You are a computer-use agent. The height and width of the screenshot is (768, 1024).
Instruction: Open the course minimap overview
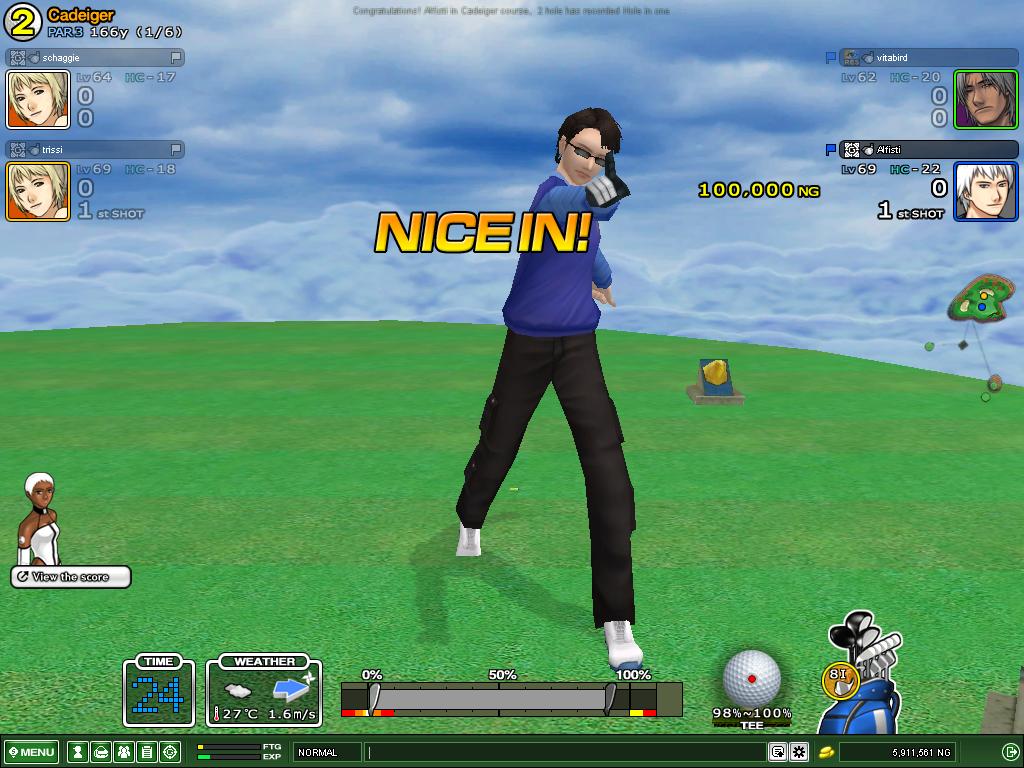pos(978,299)
